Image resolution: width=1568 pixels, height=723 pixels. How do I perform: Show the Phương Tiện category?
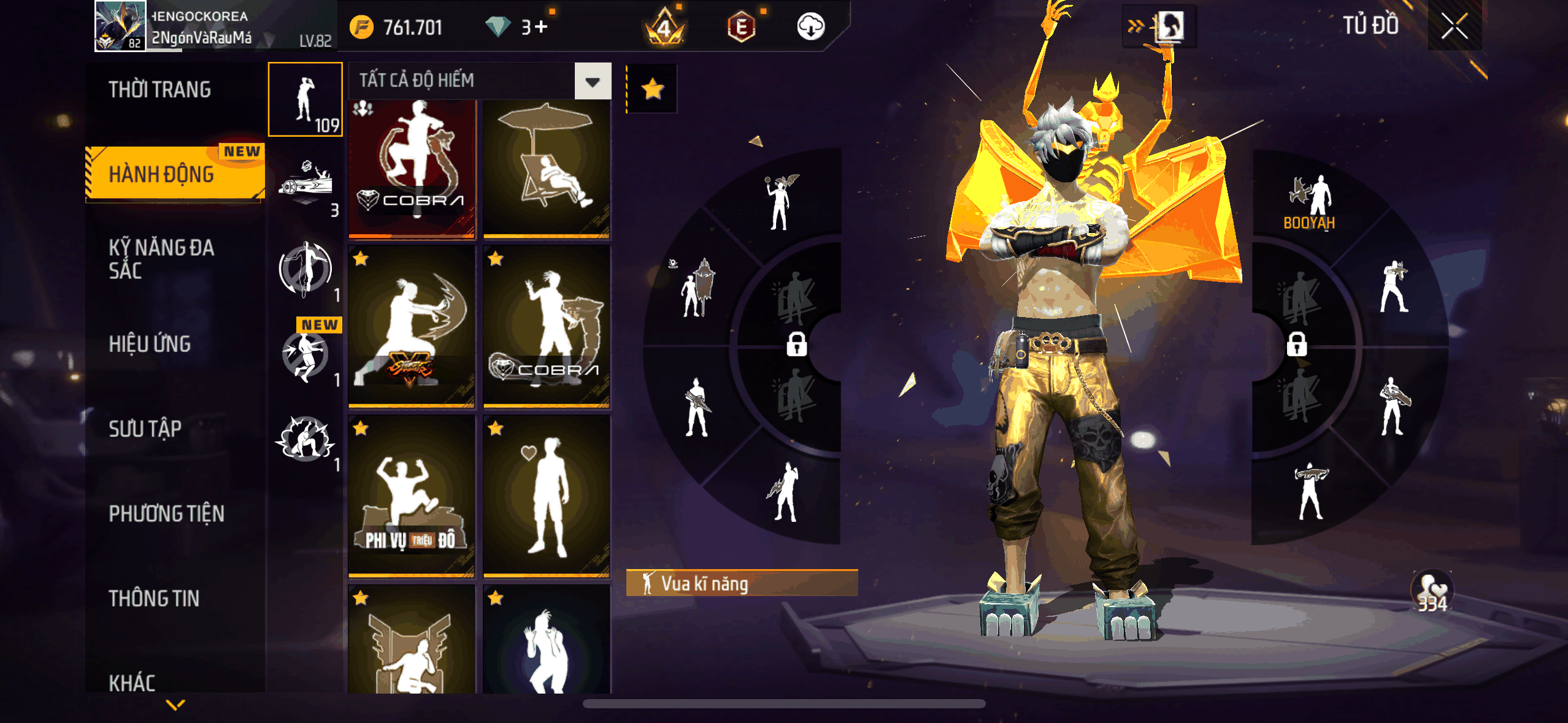point(167,513)
